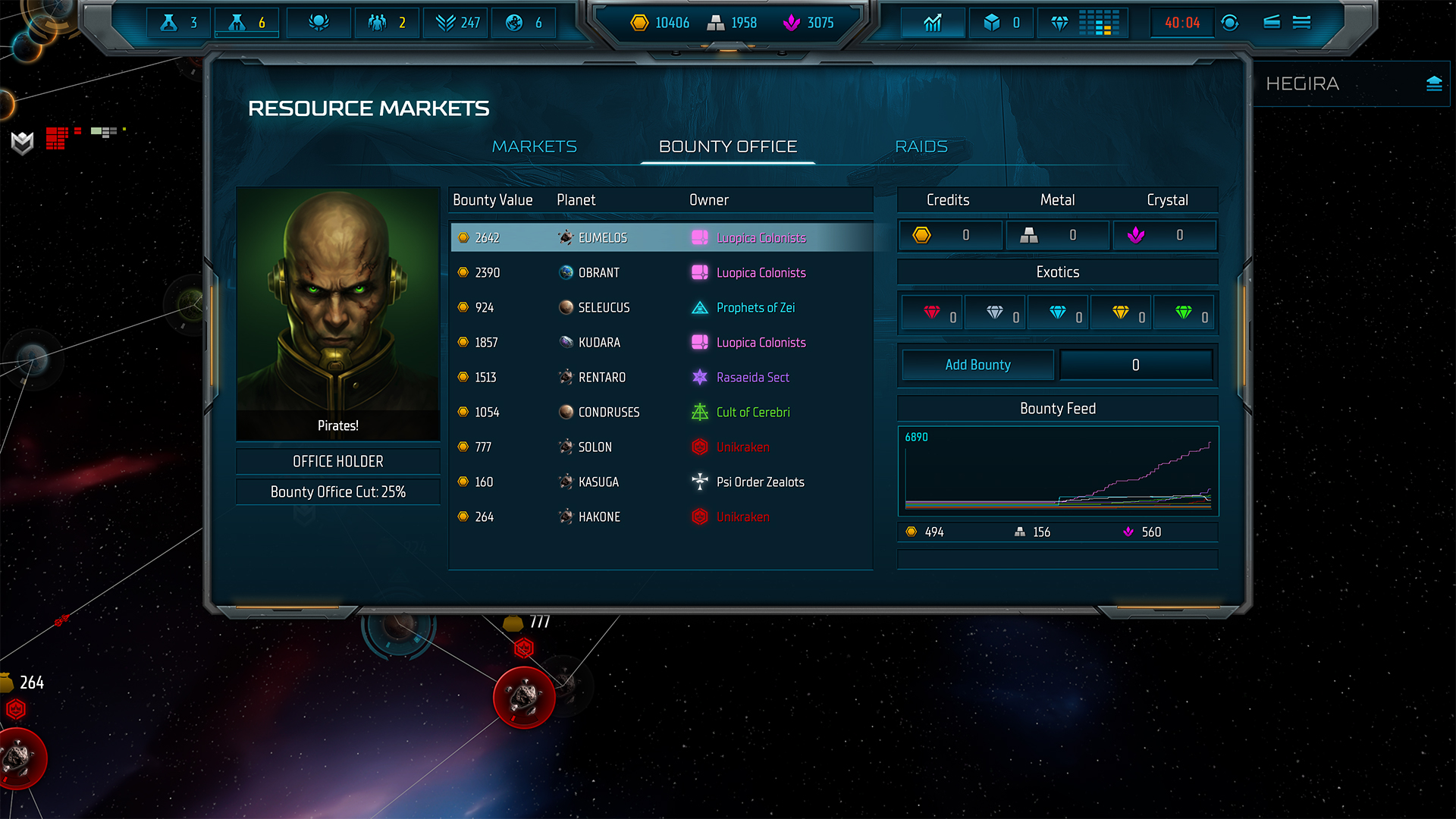Choose the Rentaro bounty entry
Screen dimensions: 1456x819
coord(660,377)
